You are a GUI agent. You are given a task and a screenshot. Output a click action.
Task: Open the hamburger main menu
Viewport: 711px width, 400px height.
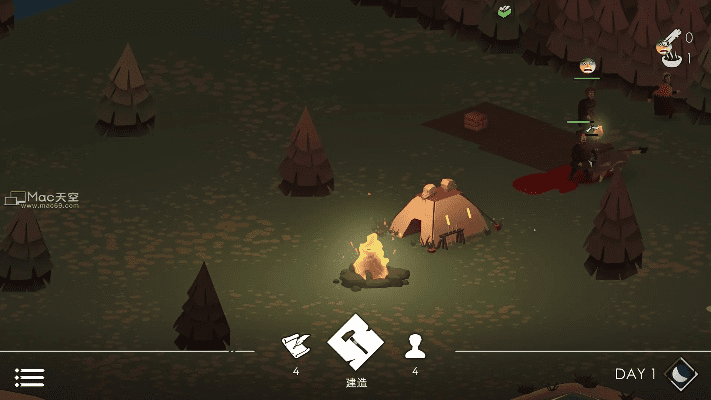pos(30,377)
